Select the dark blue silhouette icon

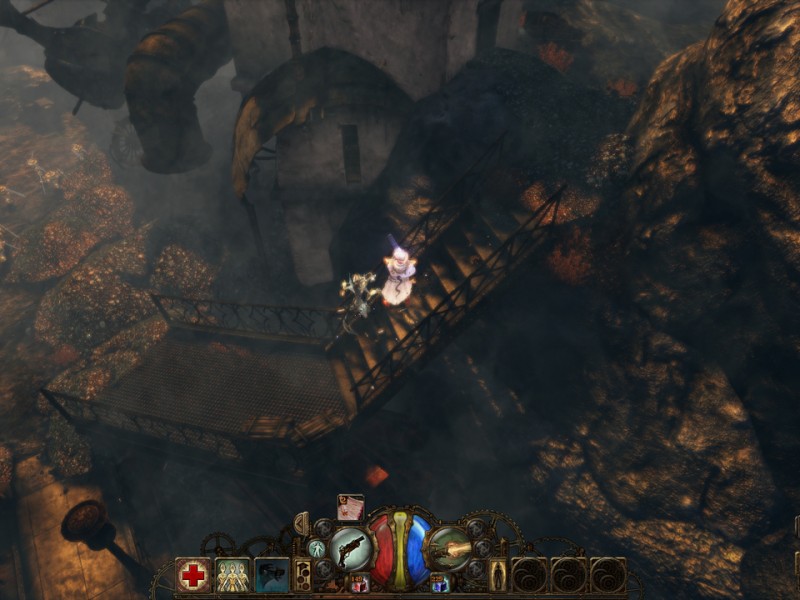pos(272,574)
